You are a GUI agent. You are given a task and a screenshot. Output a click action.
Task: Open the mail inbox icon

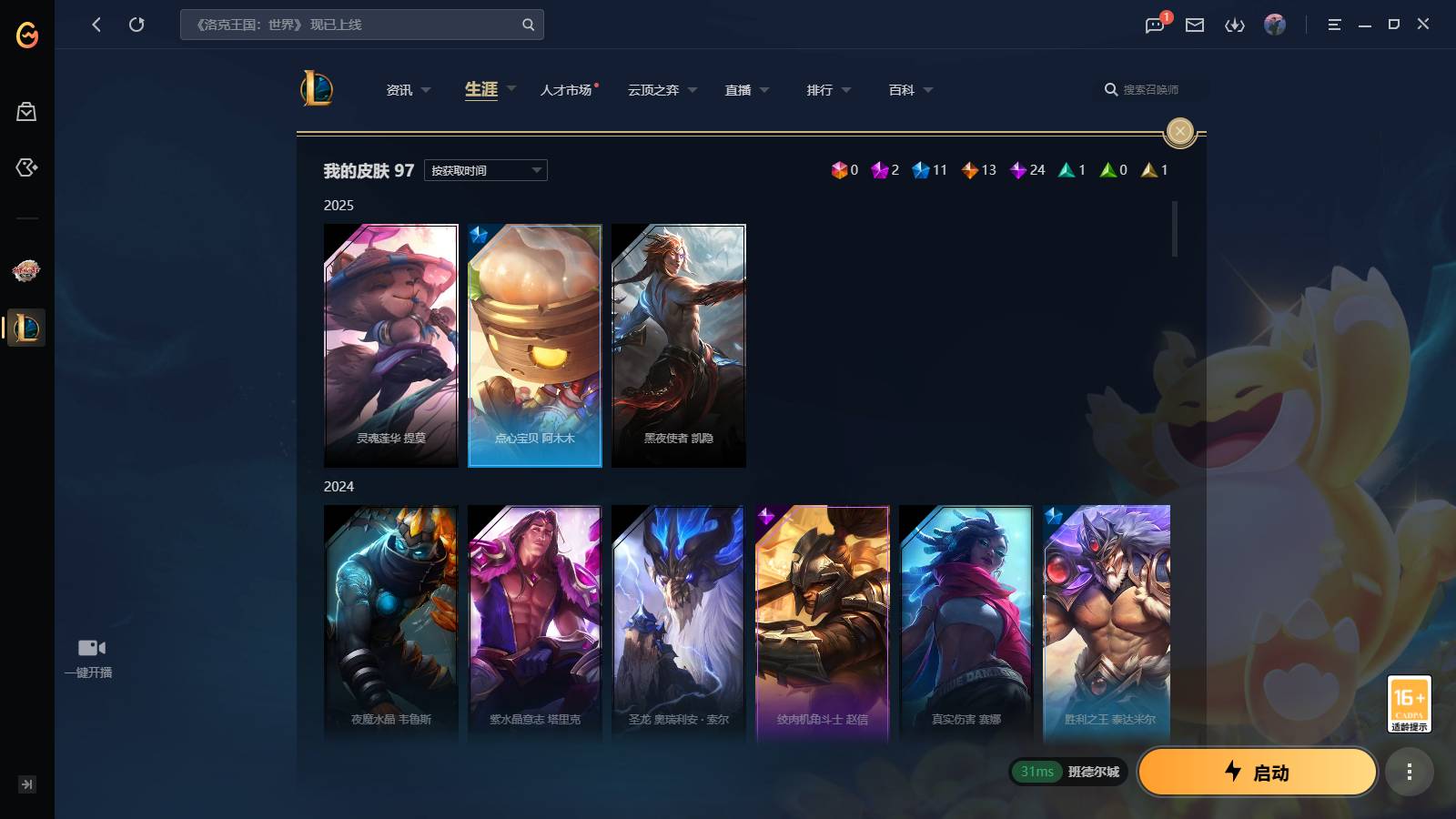pos(1194,25)
